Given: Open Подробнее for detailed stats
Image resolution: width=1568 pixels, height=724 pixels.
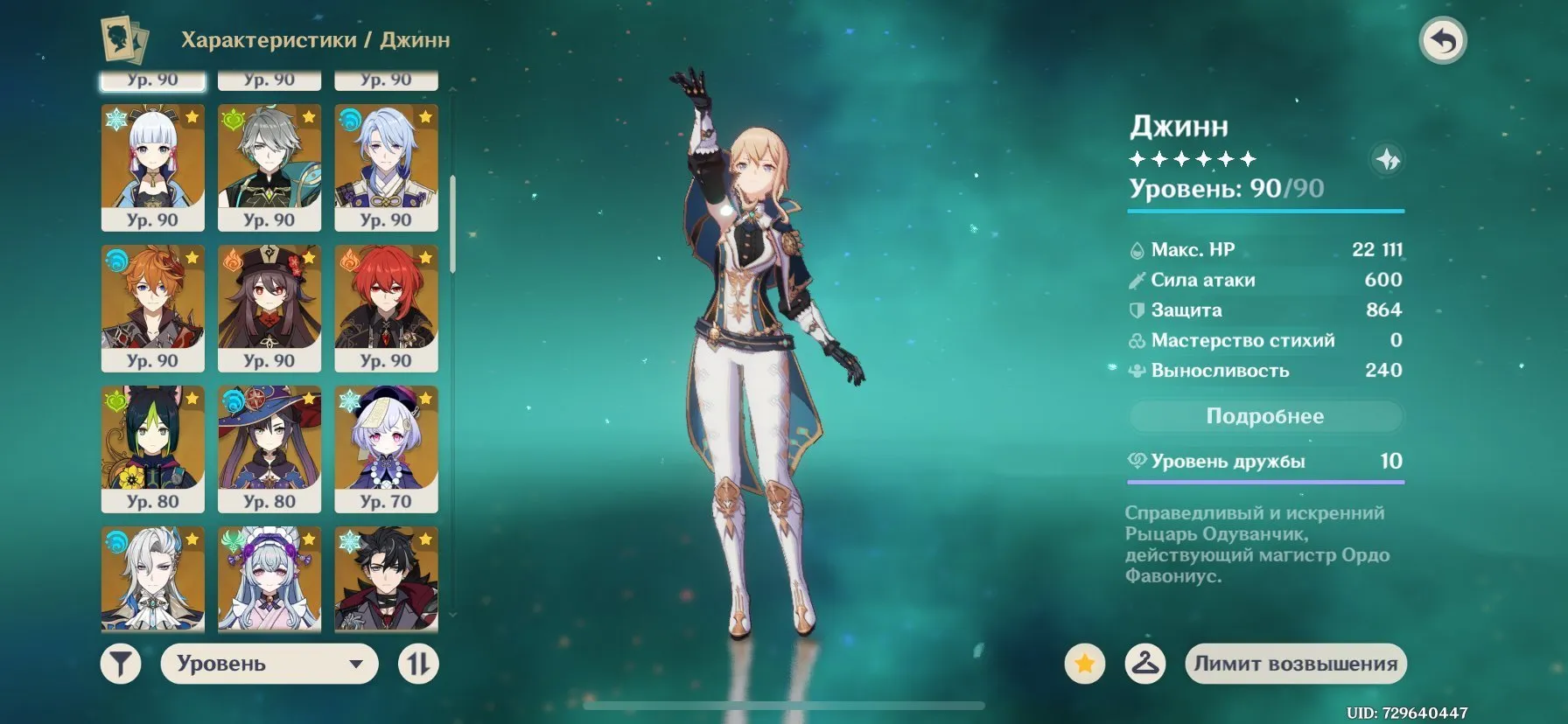Looking at the screenshot, I should click(1265, 416).
